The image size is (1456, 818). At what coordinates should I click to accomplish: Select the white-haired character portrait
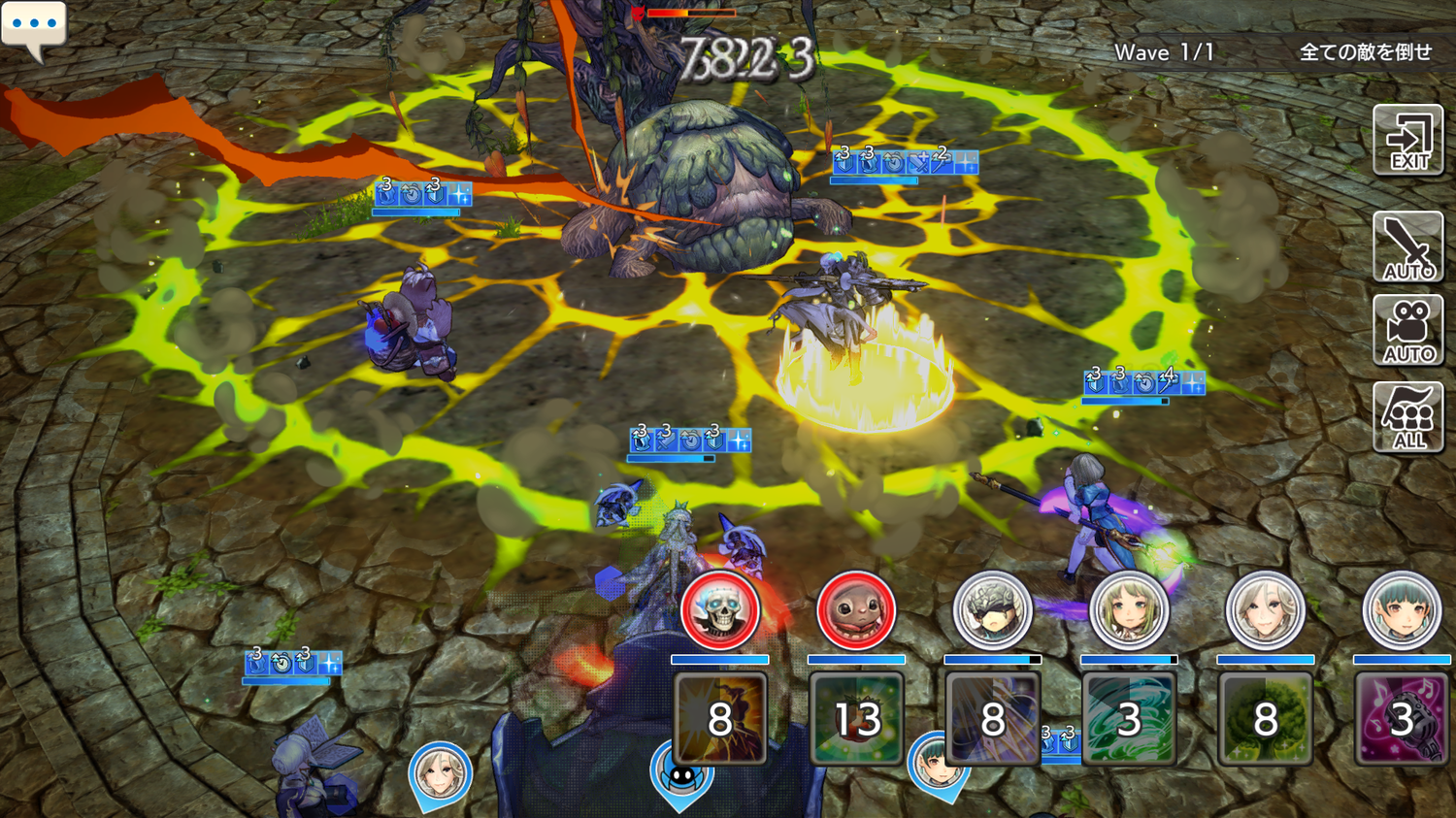click(1265, 611)
